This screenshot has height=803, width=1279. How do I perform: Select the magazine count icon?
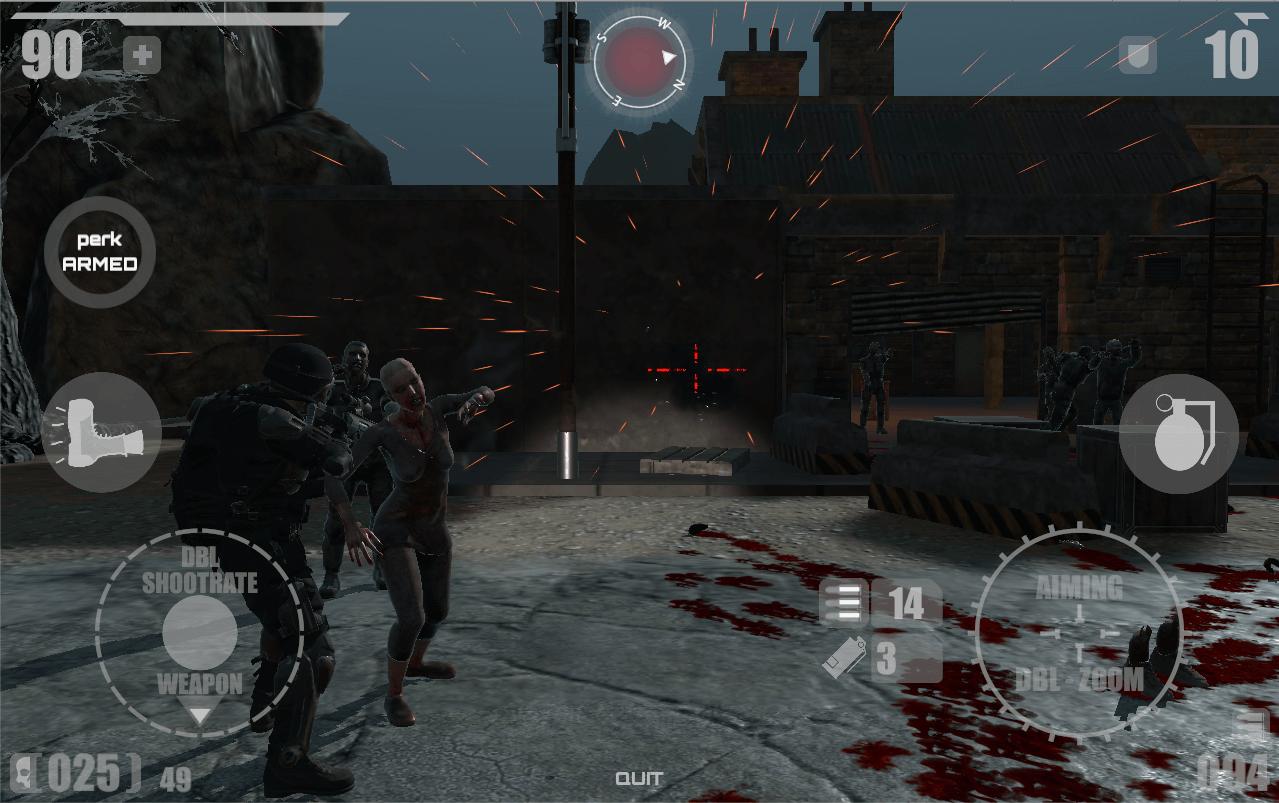pos(845,603)
